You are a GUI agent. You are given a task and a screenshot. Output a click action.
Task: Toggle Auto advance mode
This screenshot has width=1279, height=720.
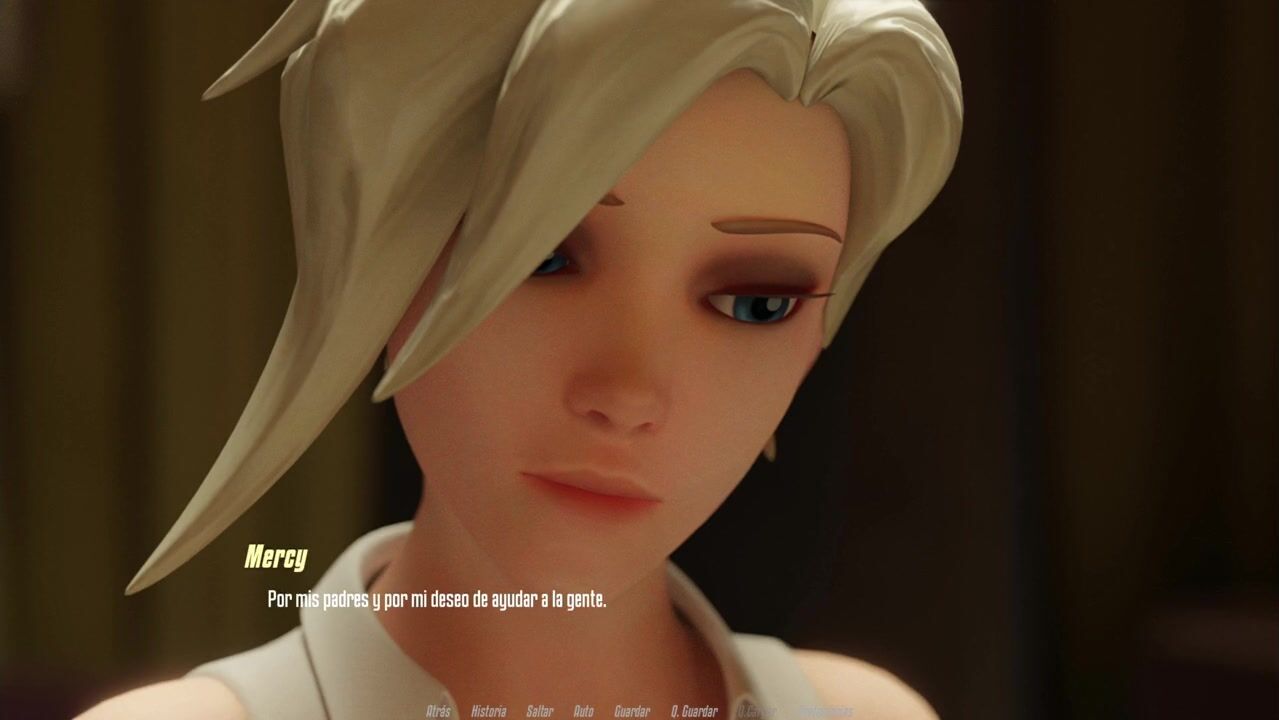pos(583,711)
